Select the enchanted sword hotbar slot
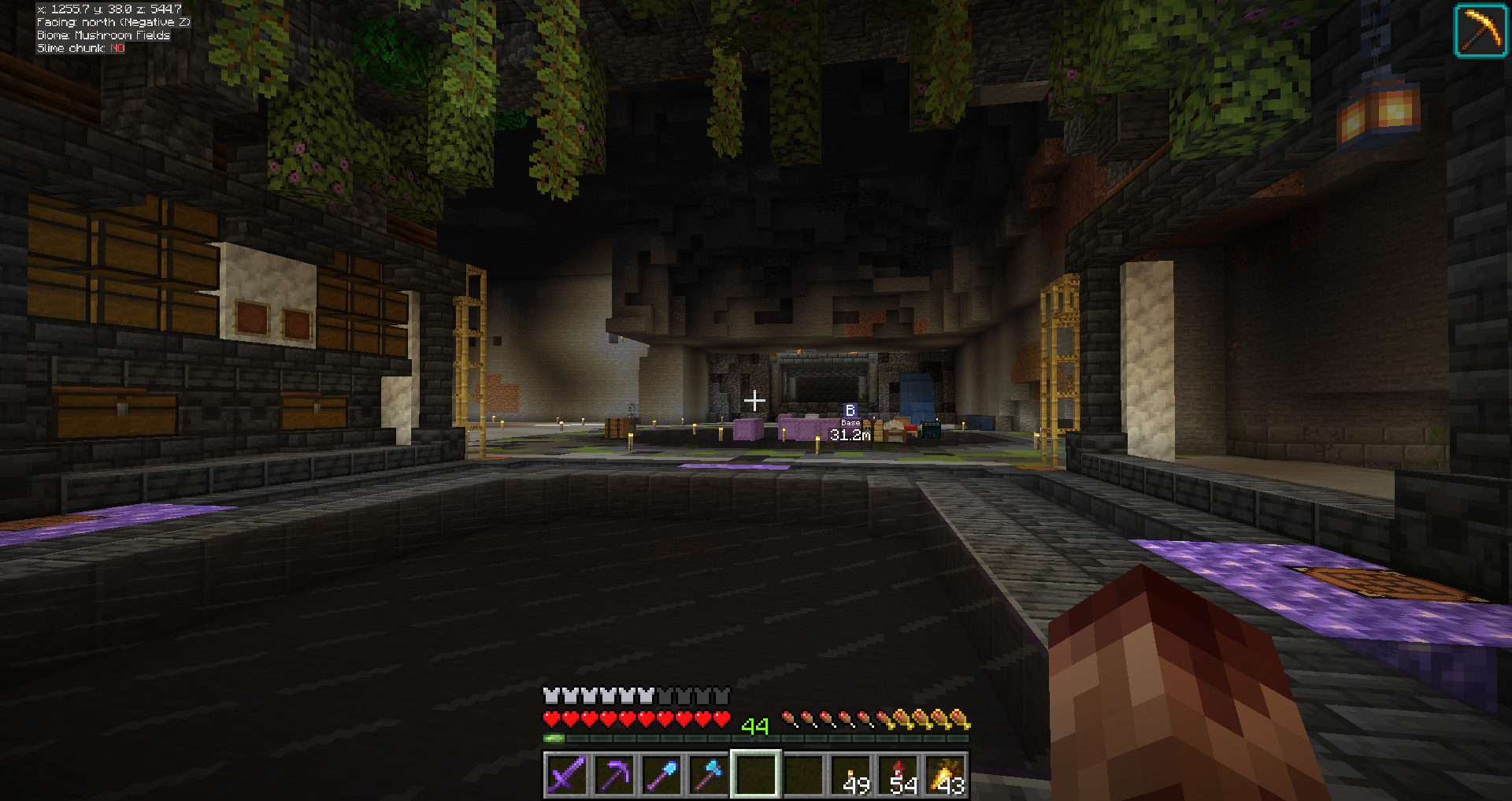The height and width of the screenshot is (801, 1512). click(x=567, y=774)
